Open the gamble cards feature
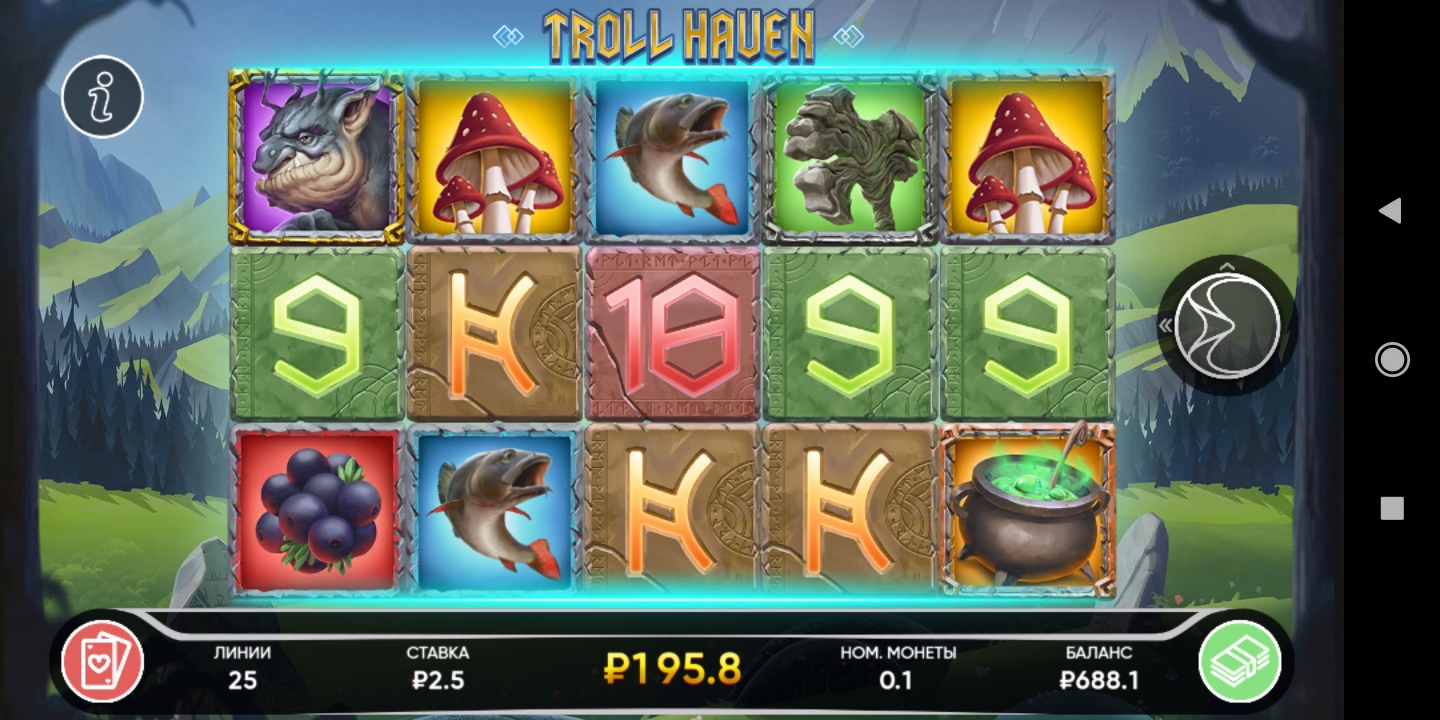Screen dimensions: 1440x720 pyautogui.click(x=103, y=661)
